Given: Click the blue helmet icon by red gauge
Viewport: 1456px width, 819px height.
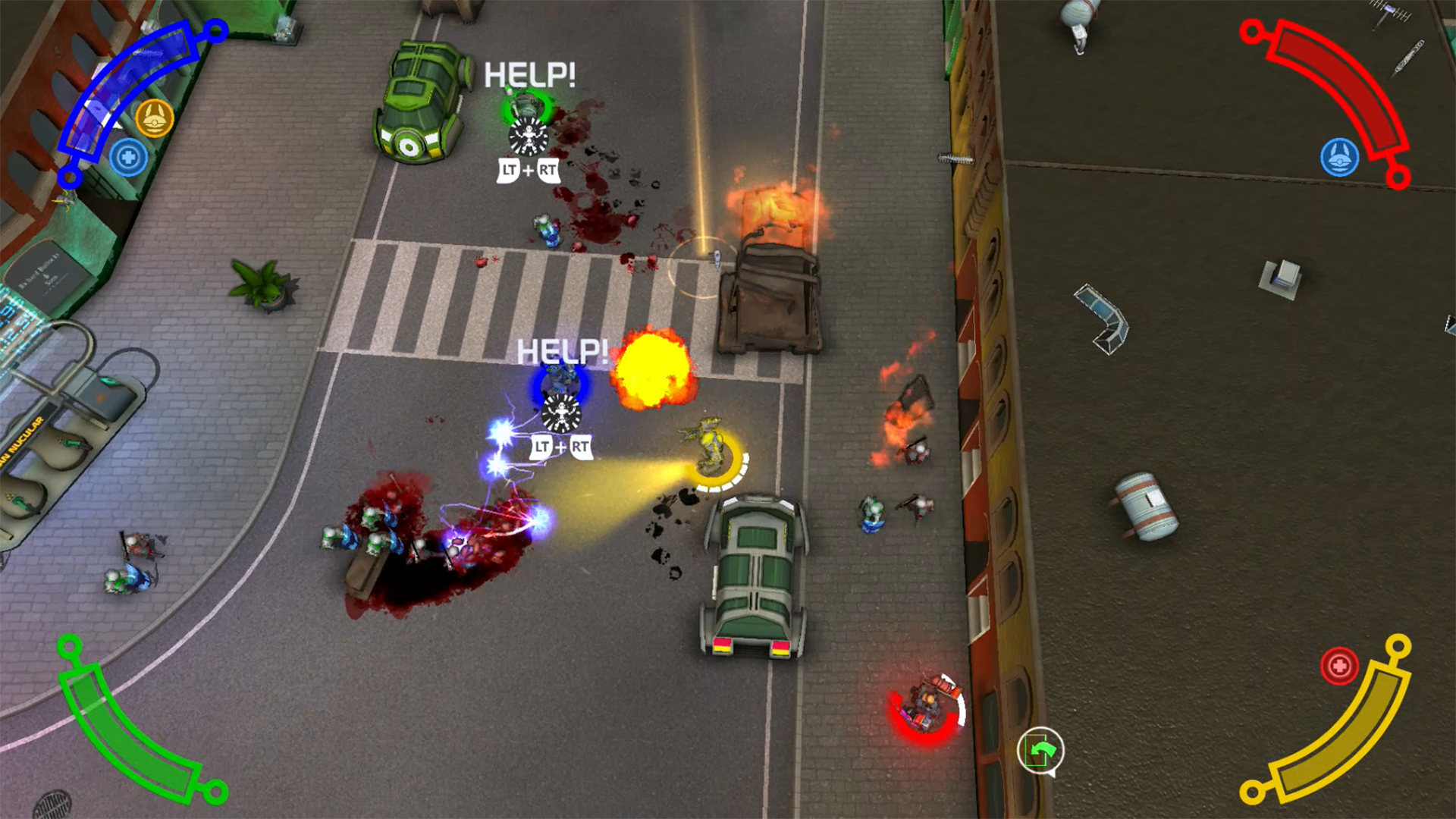Looking at the screenshot, I should pyautogui.click(x=1339, y=158).
